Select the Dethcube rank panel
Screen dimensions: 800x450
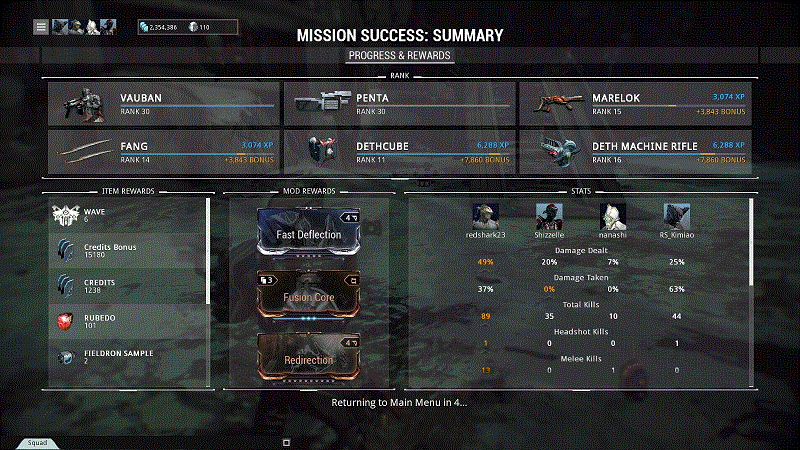click(399, 151)
